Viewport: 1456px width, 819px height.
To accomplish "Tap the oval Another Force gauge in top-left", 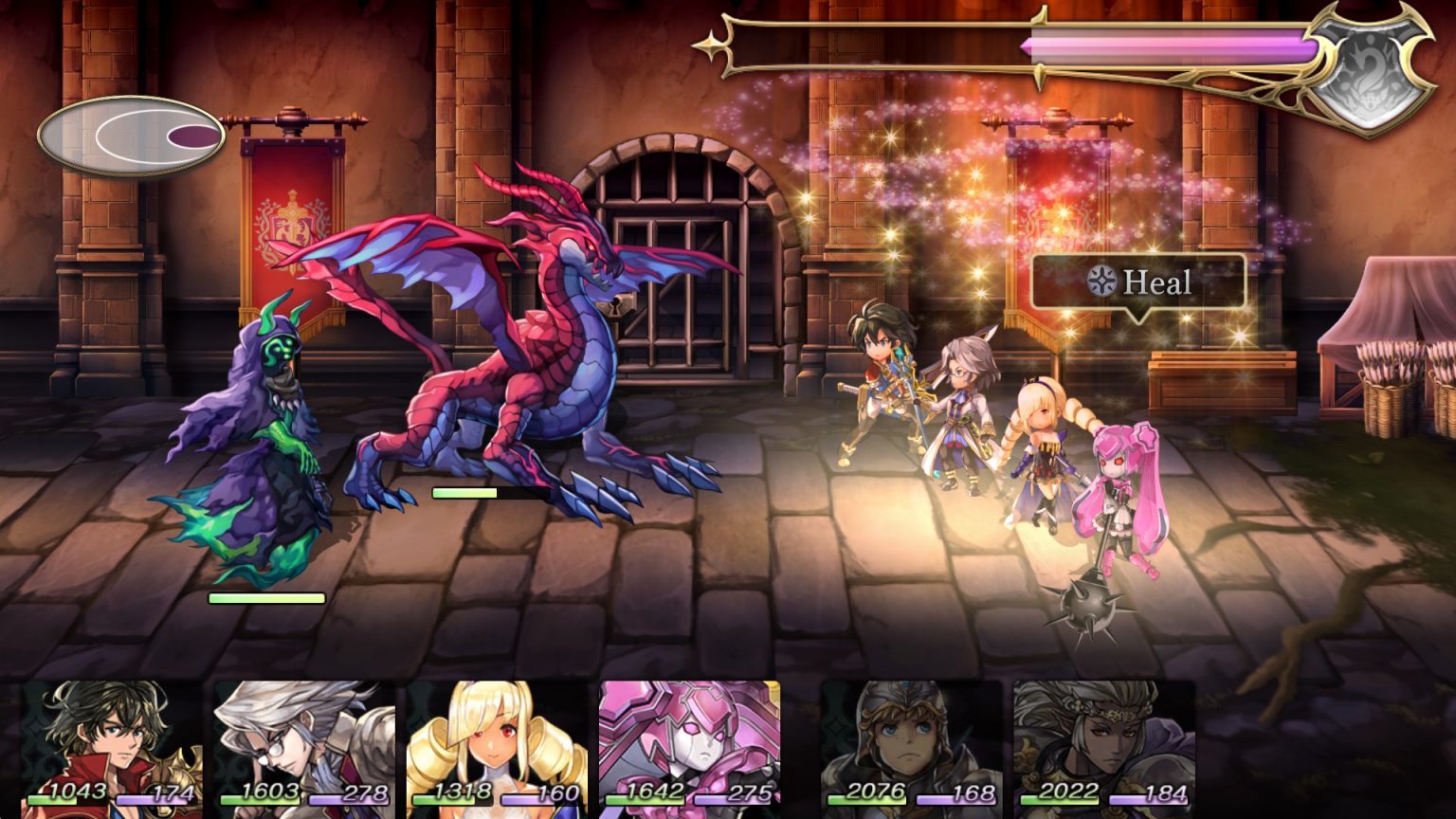I will pyautogui.click(x=131, y=135).
